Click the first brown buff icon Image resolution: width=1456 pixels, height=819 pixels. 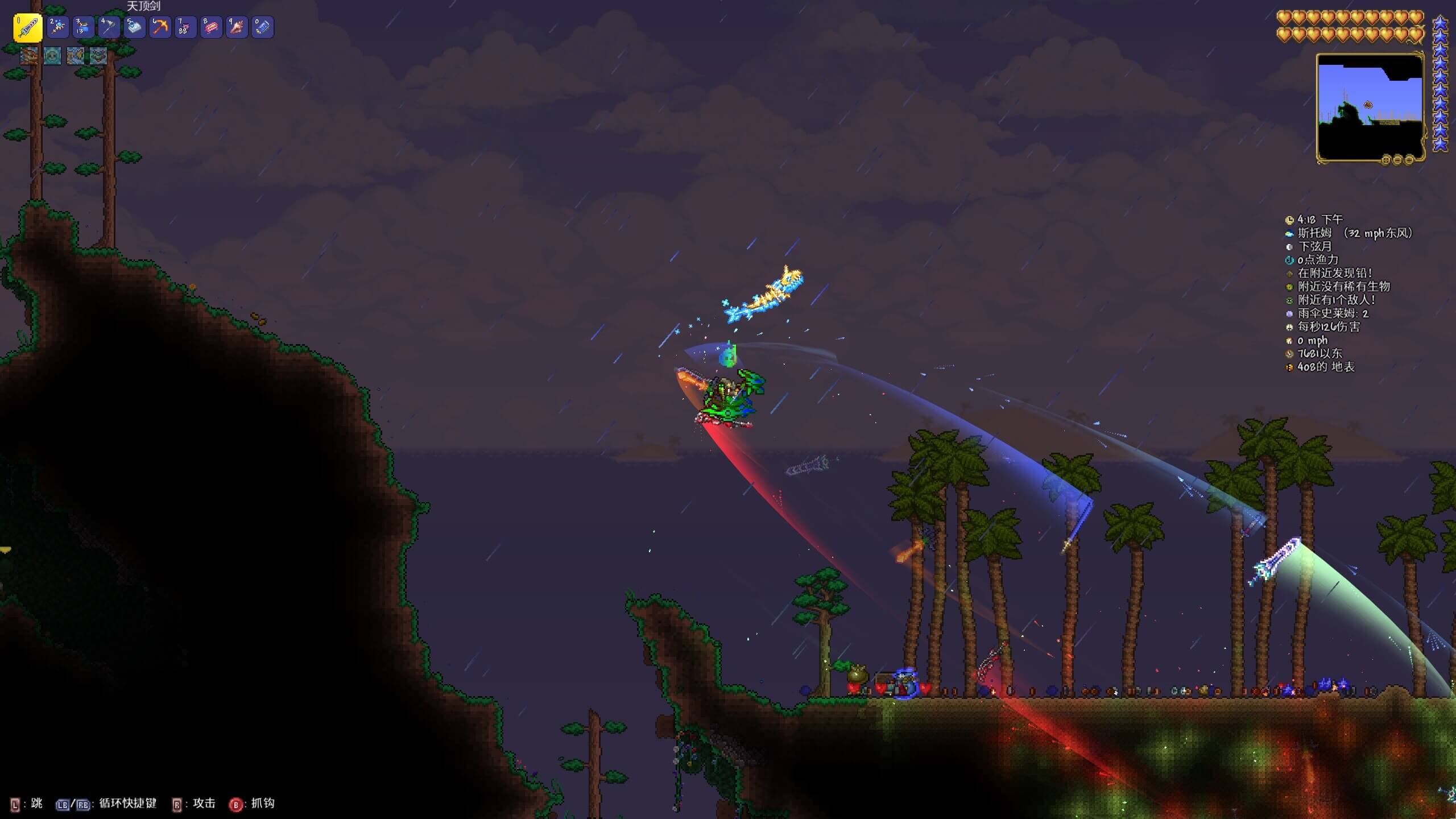coord(29,56)
